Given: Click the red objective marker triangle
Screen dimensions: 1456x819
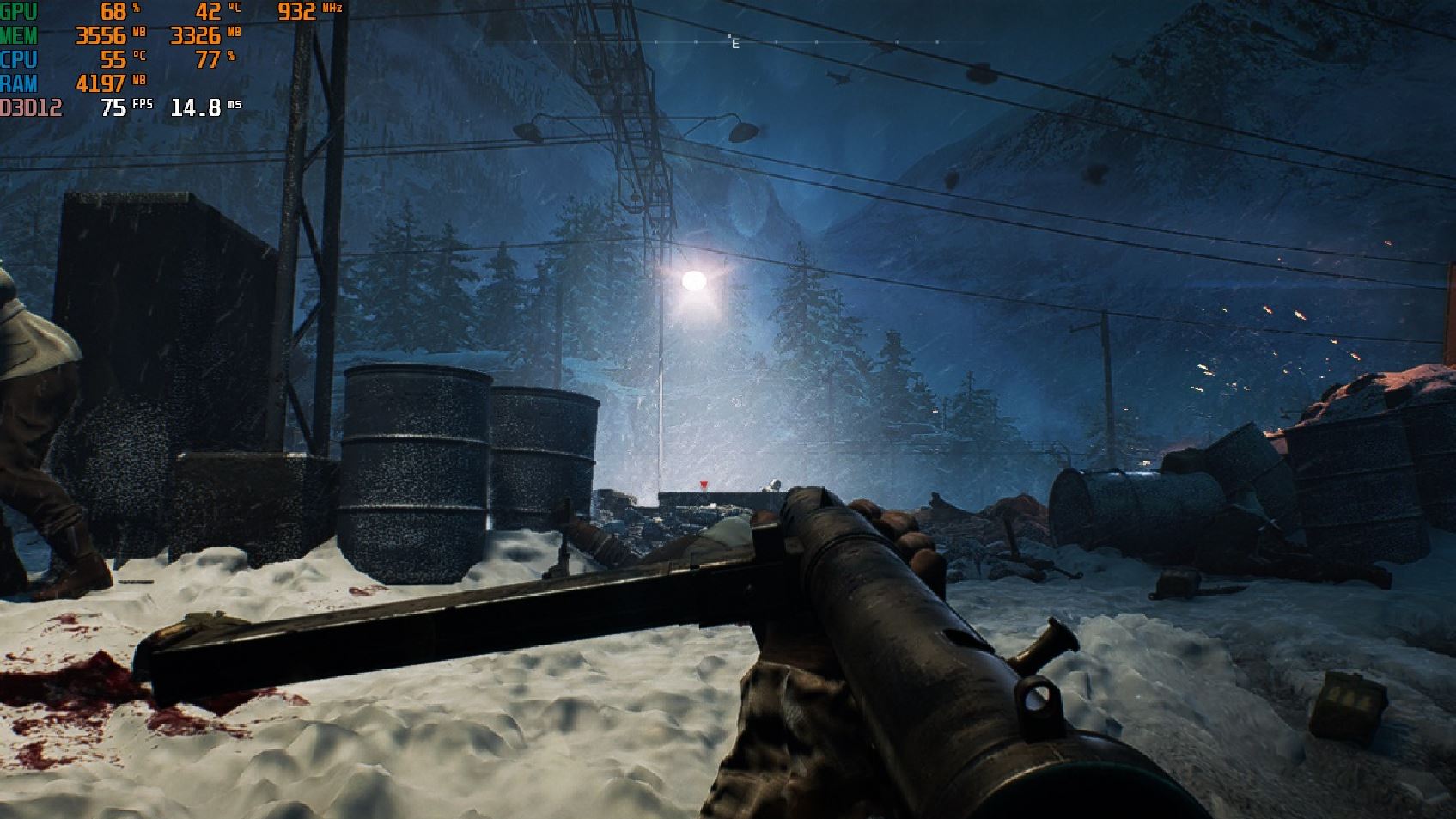Looking at the screenshot, I should click(x=704, y=486).
